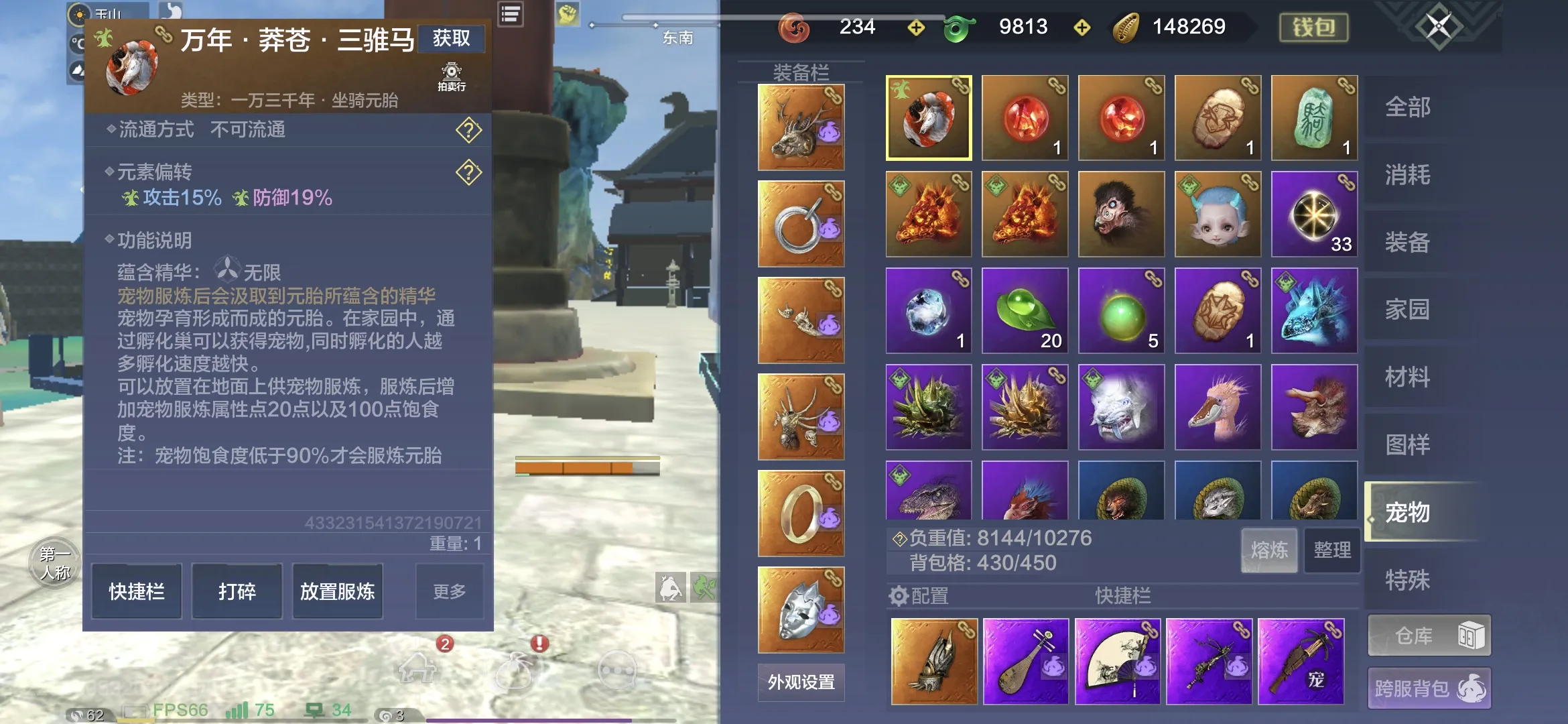
Task: Open the 拍卖行 auction house icon
Action: click(452, 76)
